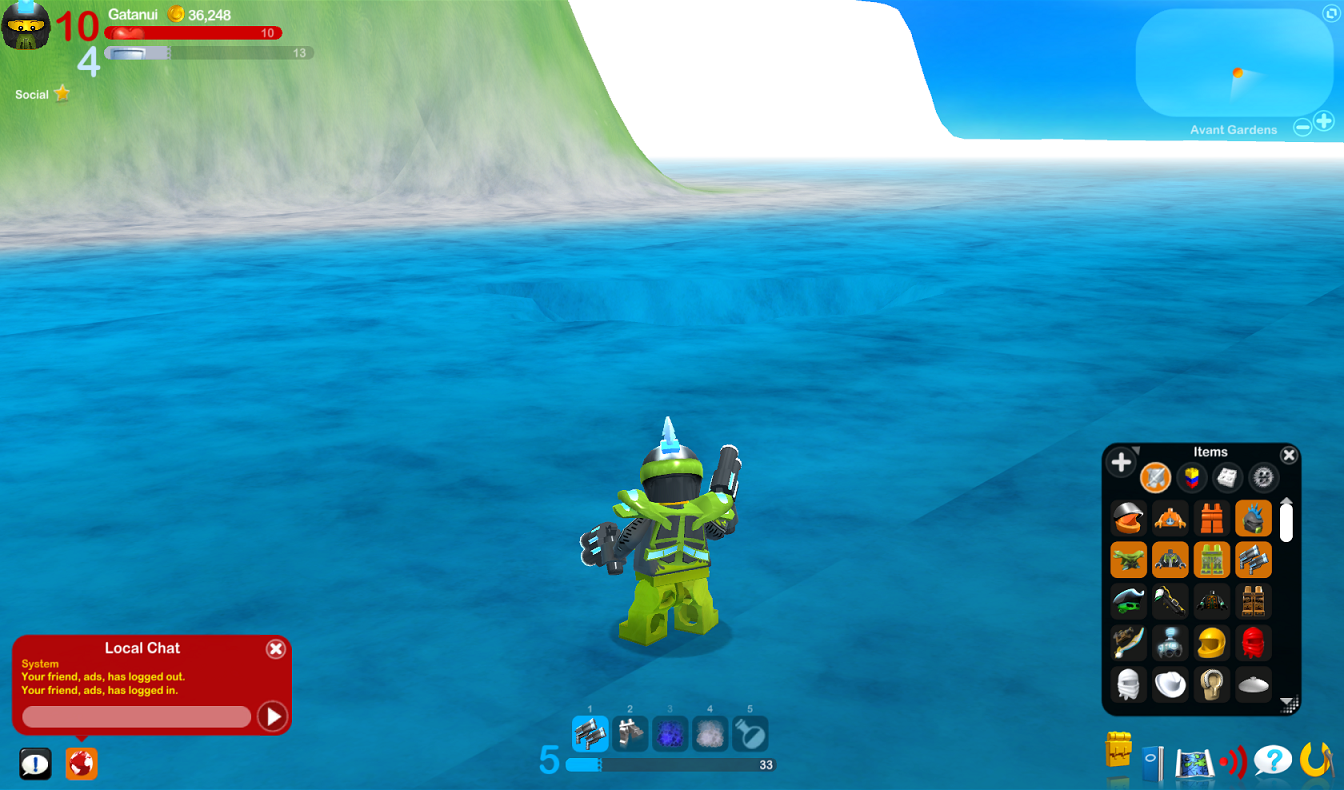Click the plus button on the Items panel

point(1120,460)
